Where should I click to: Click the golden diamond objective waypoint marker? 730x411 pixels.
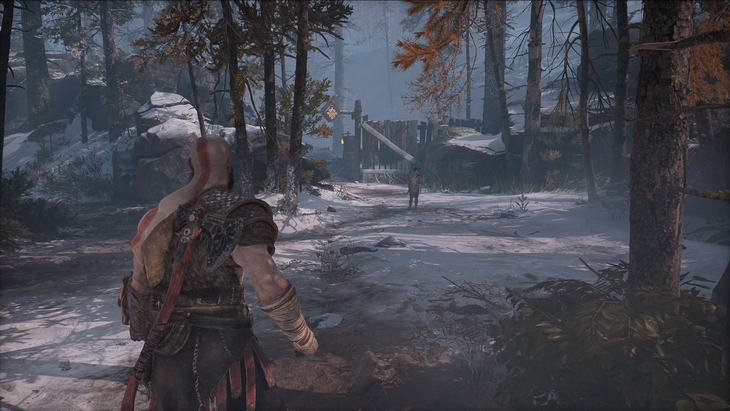coord(332,113)
